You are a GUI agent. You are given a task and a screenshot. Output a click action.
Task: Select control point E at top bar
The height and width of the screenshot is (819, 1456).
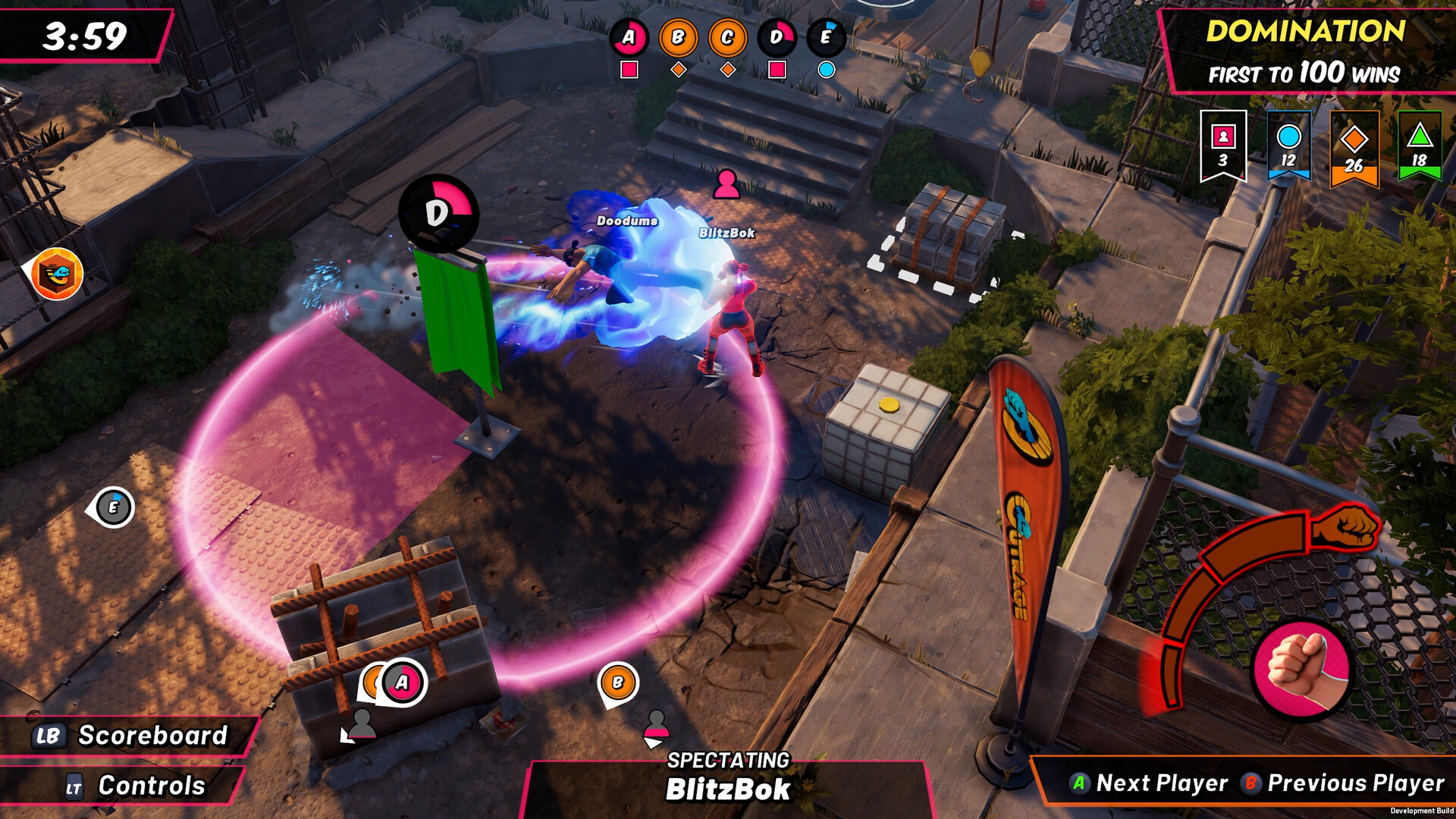pyautogui.click(x=826, y=38)
